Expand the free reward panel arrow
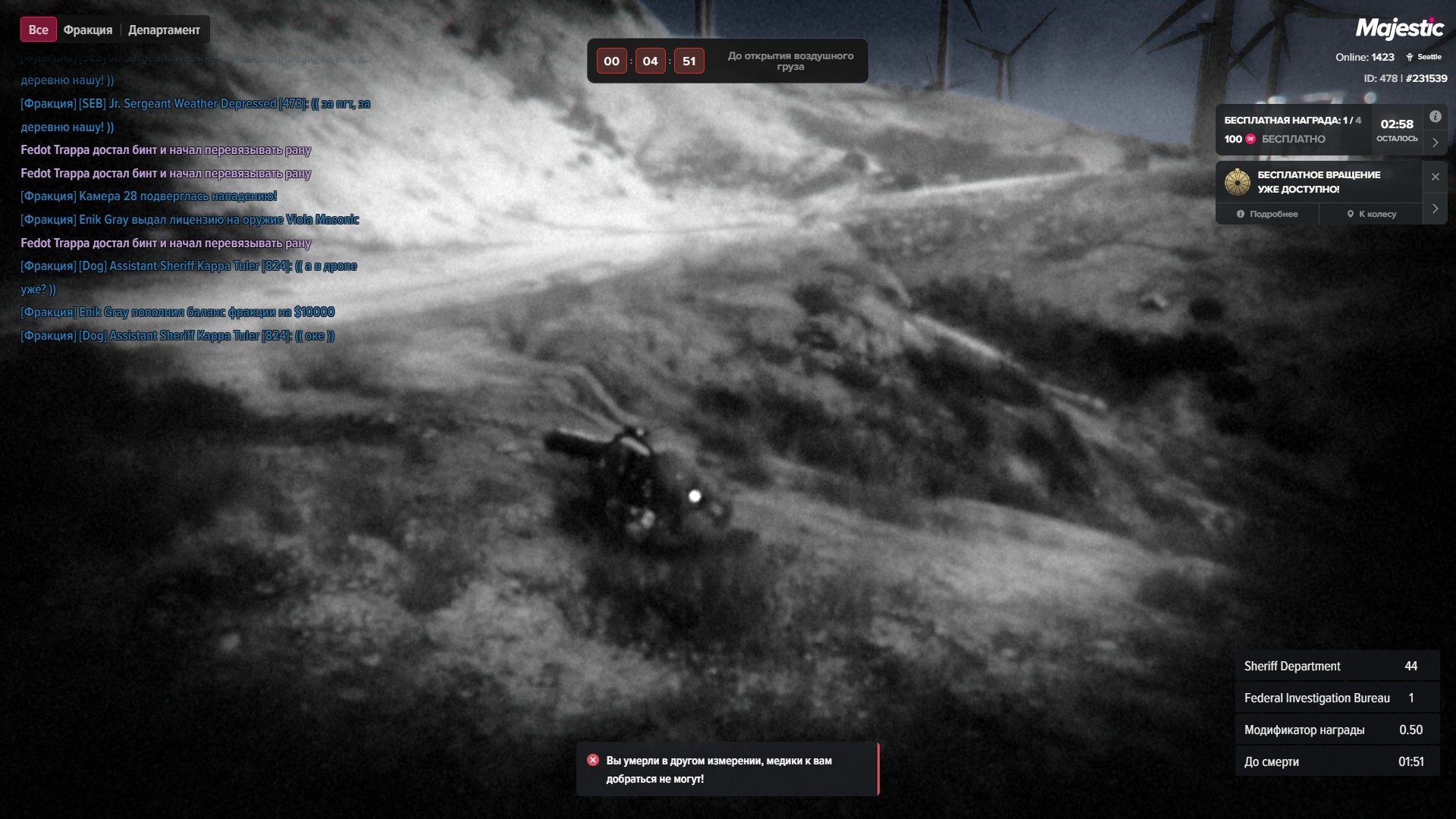 (1435, 143)
